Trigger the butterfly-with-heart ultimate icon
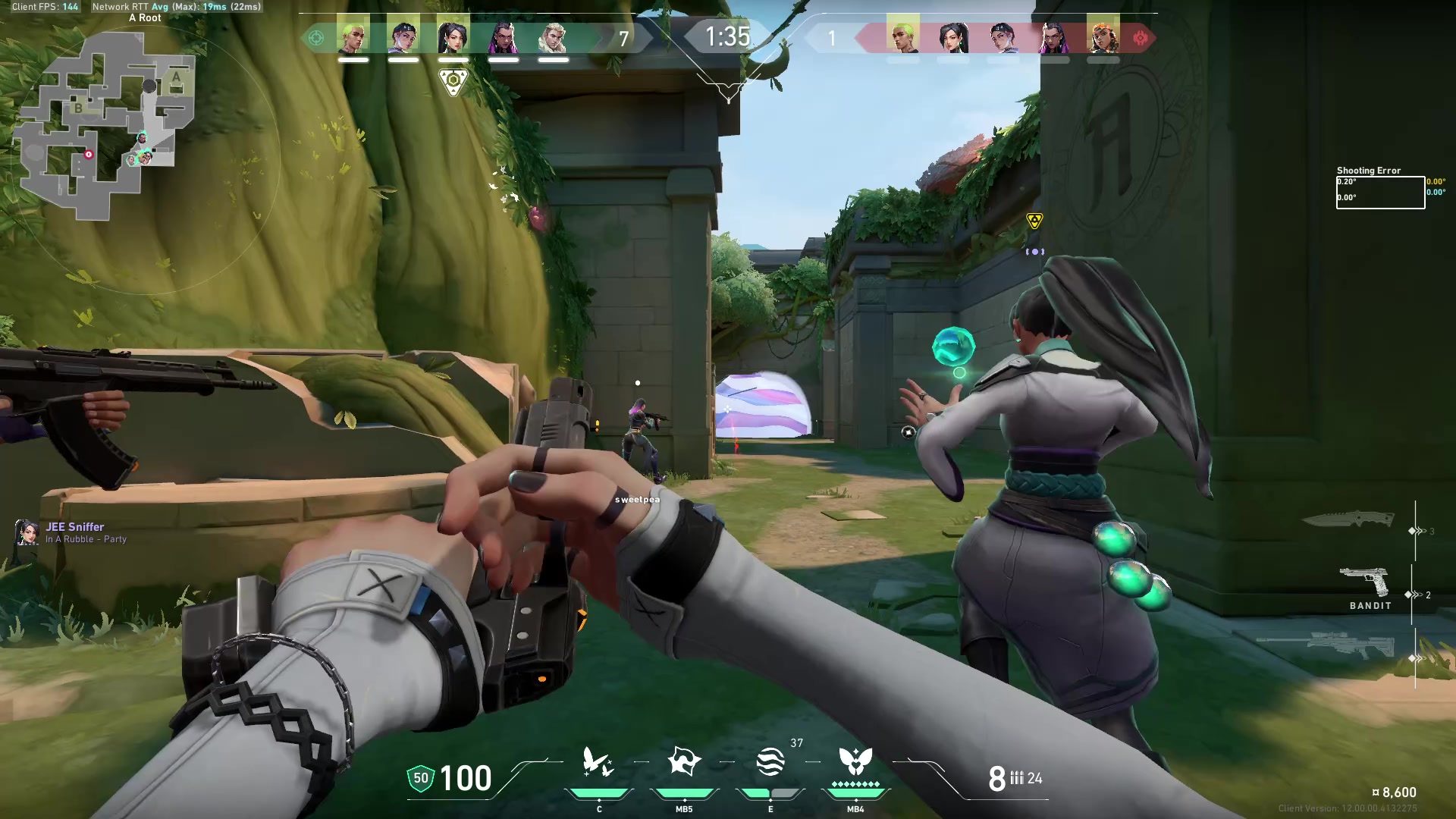The image size is (1456, 819). 855,761
